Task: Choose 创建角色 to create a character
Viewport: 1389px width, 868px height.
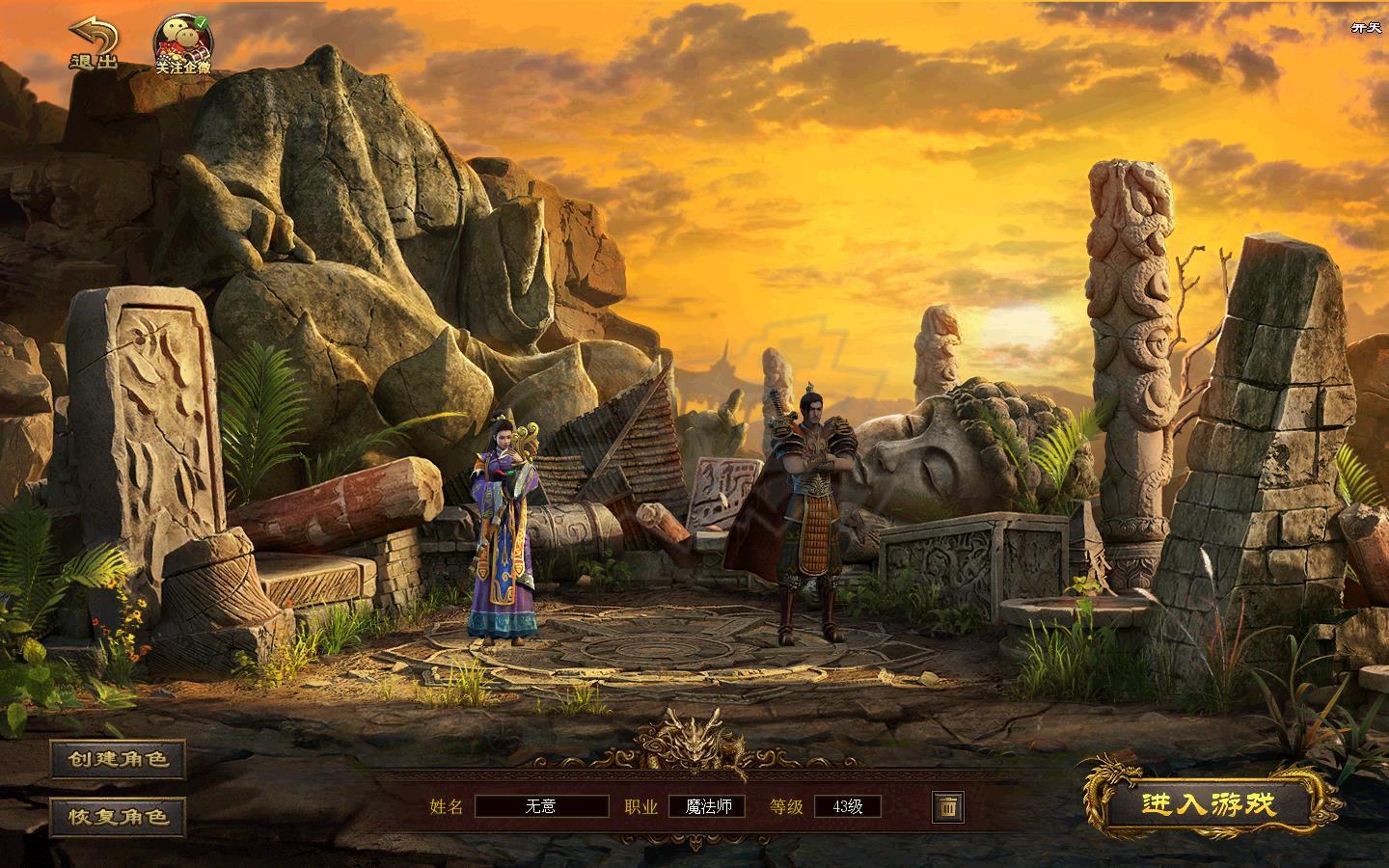Action: [x=118, y=759]
